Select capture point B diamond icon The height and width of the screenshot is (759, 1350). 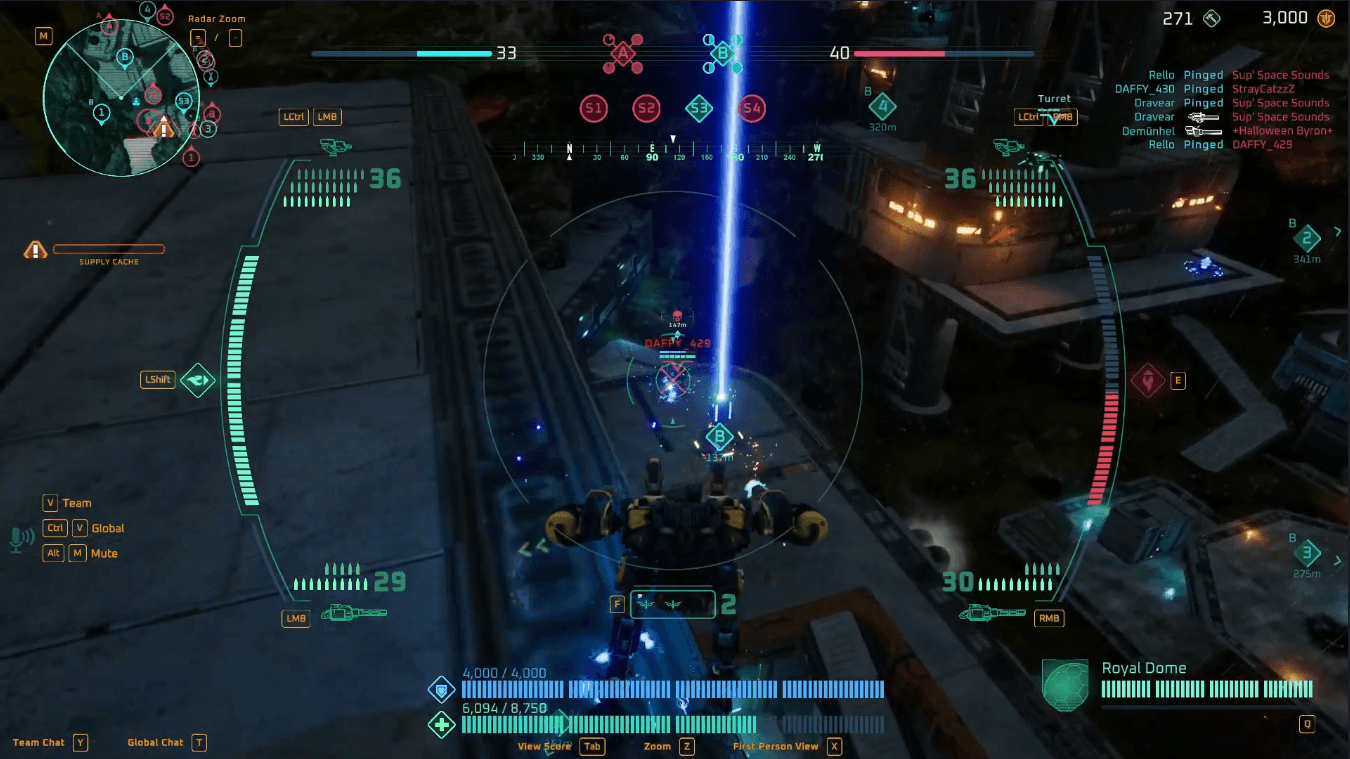coord(722,53)
